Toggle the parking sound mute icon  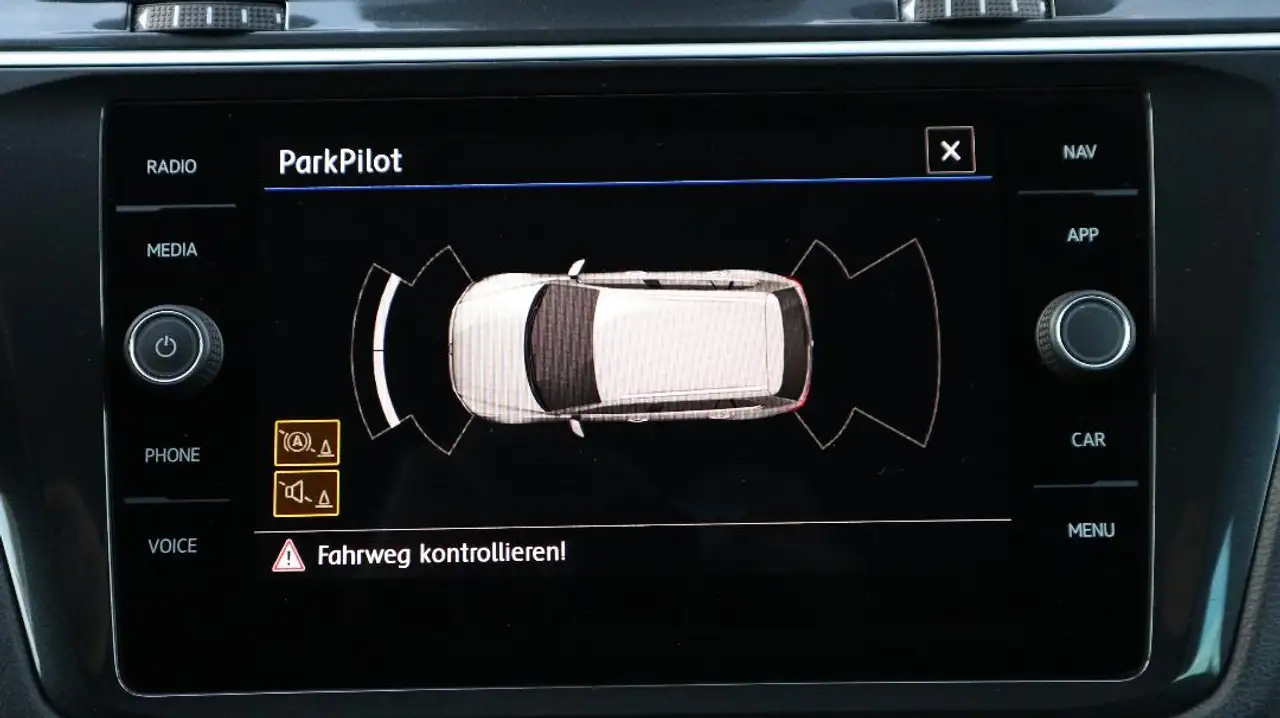click(307, 493)
